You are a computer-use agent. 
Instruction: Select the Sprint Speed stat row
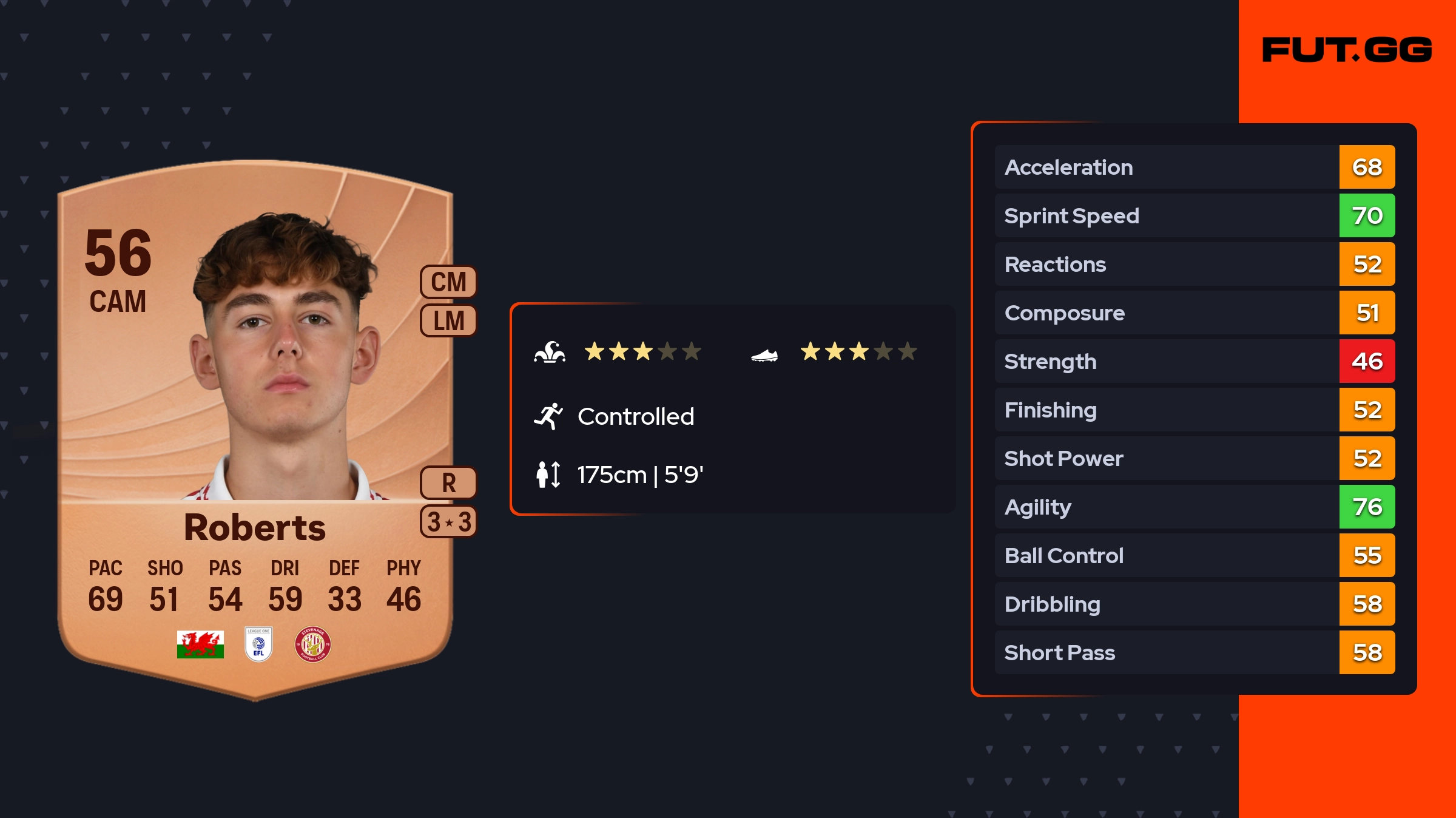point(1194,216)
